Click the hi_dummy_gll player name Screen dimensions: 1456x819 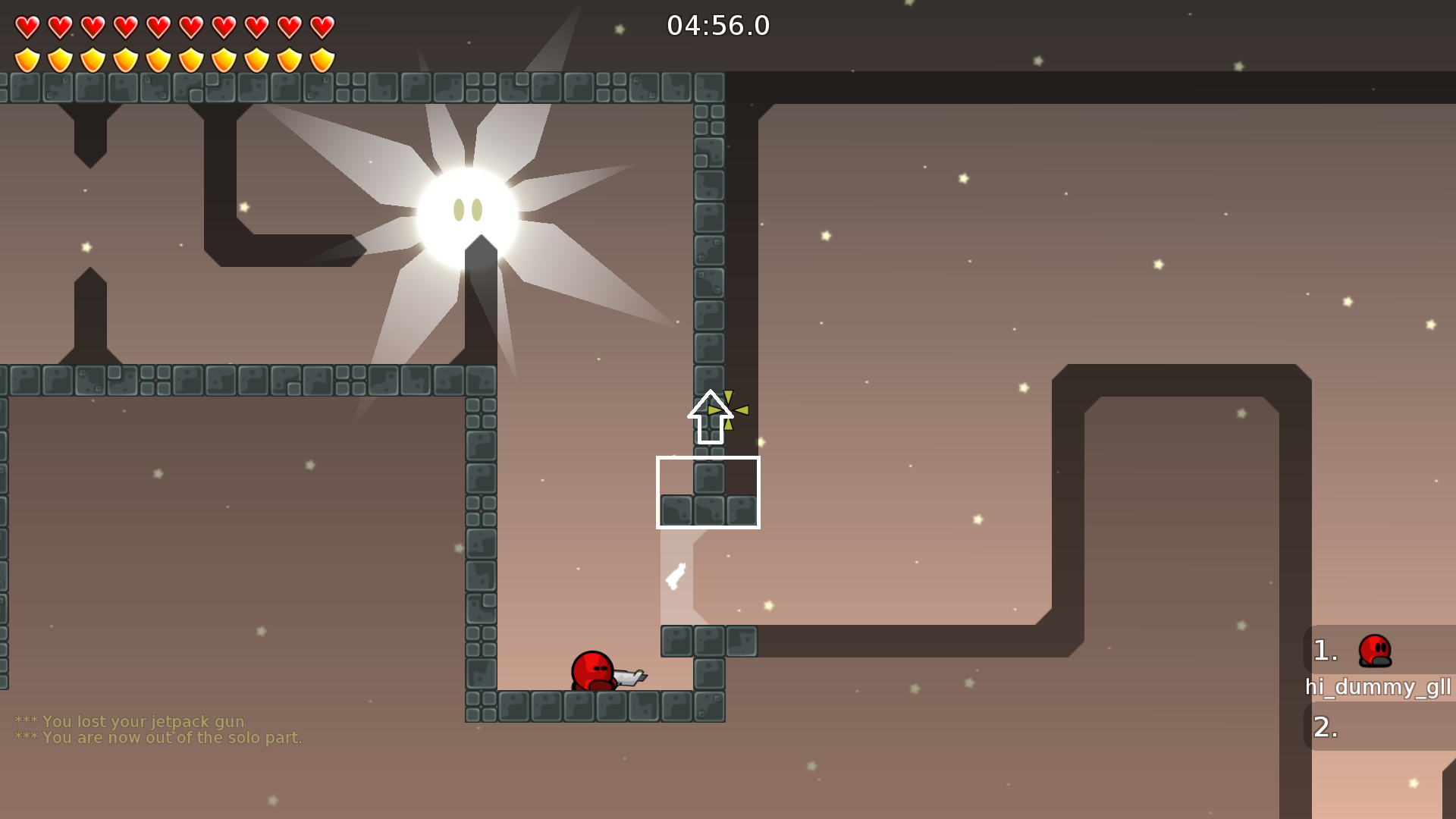point(1374,689)
